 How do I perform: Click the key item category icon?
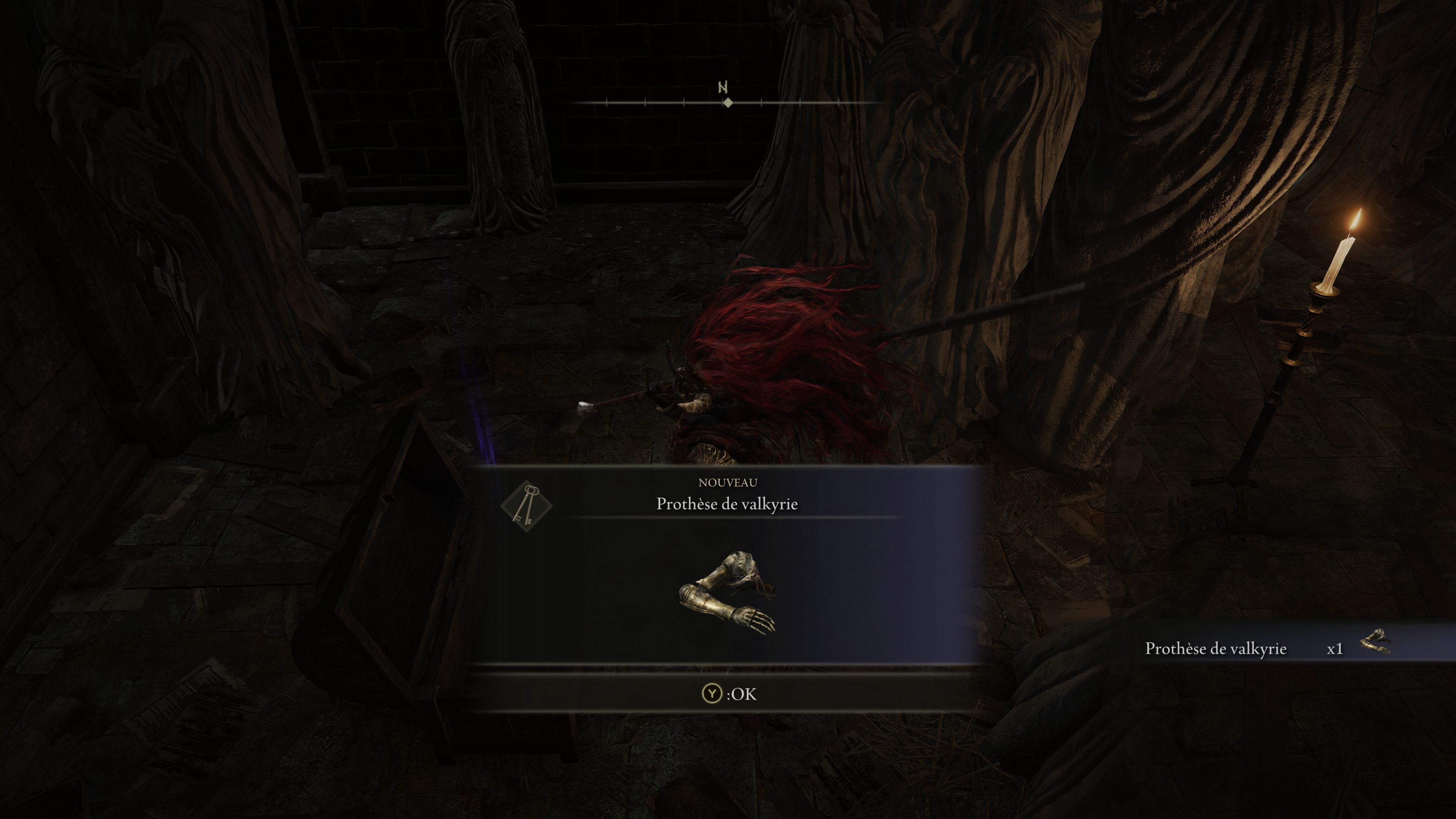pos(526,505)
